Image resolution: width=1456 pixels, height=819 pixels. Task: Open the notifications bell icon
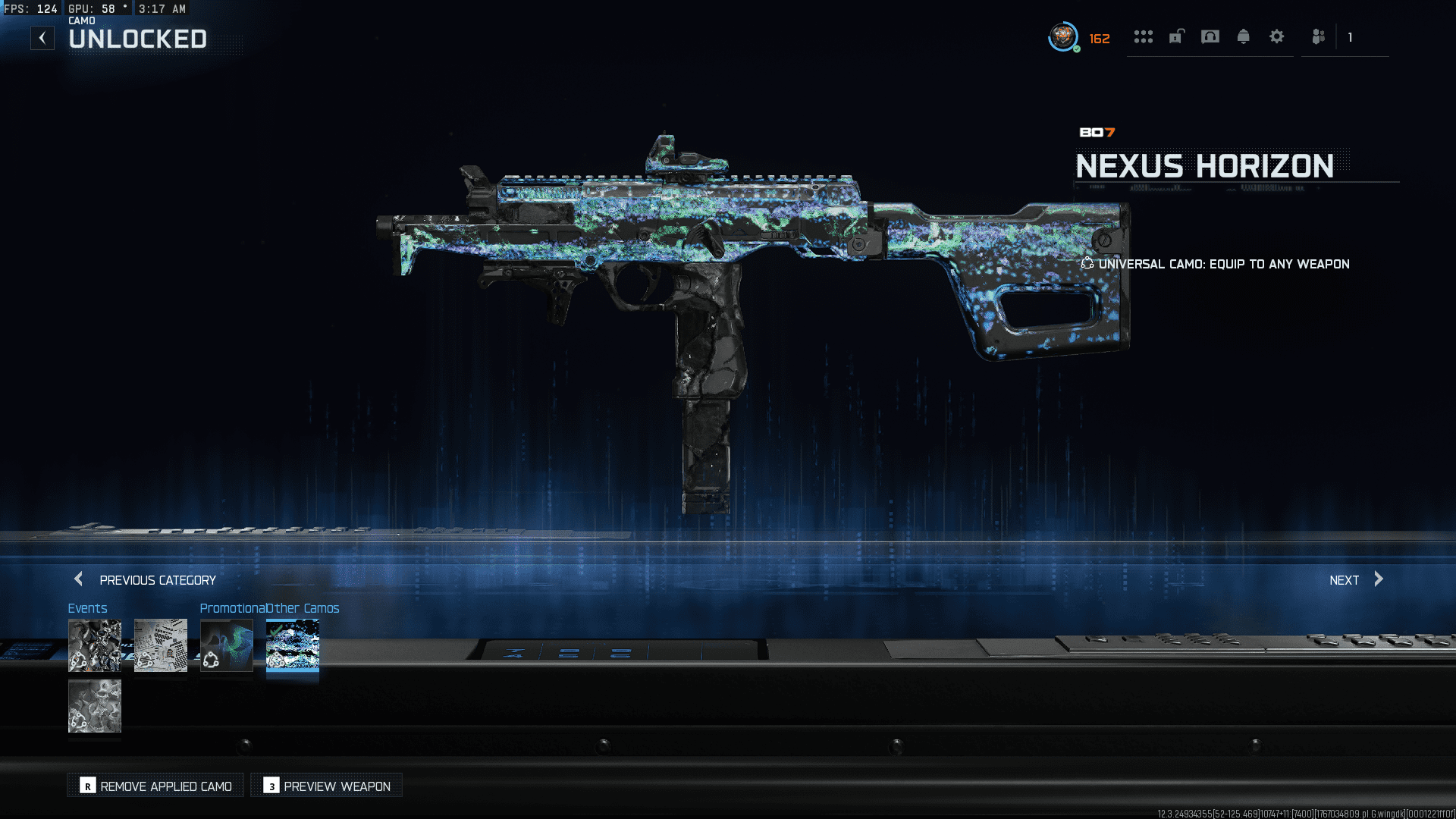click(1244, 36)
